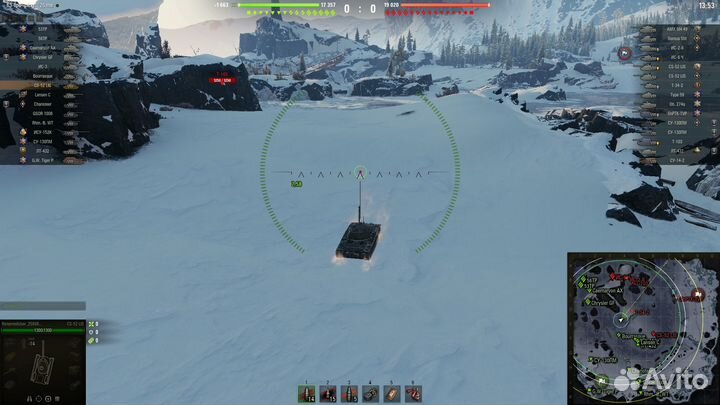720x405 pixels.
Task: Use the fire extinguisher in slot 6
Action: [414, 392]
